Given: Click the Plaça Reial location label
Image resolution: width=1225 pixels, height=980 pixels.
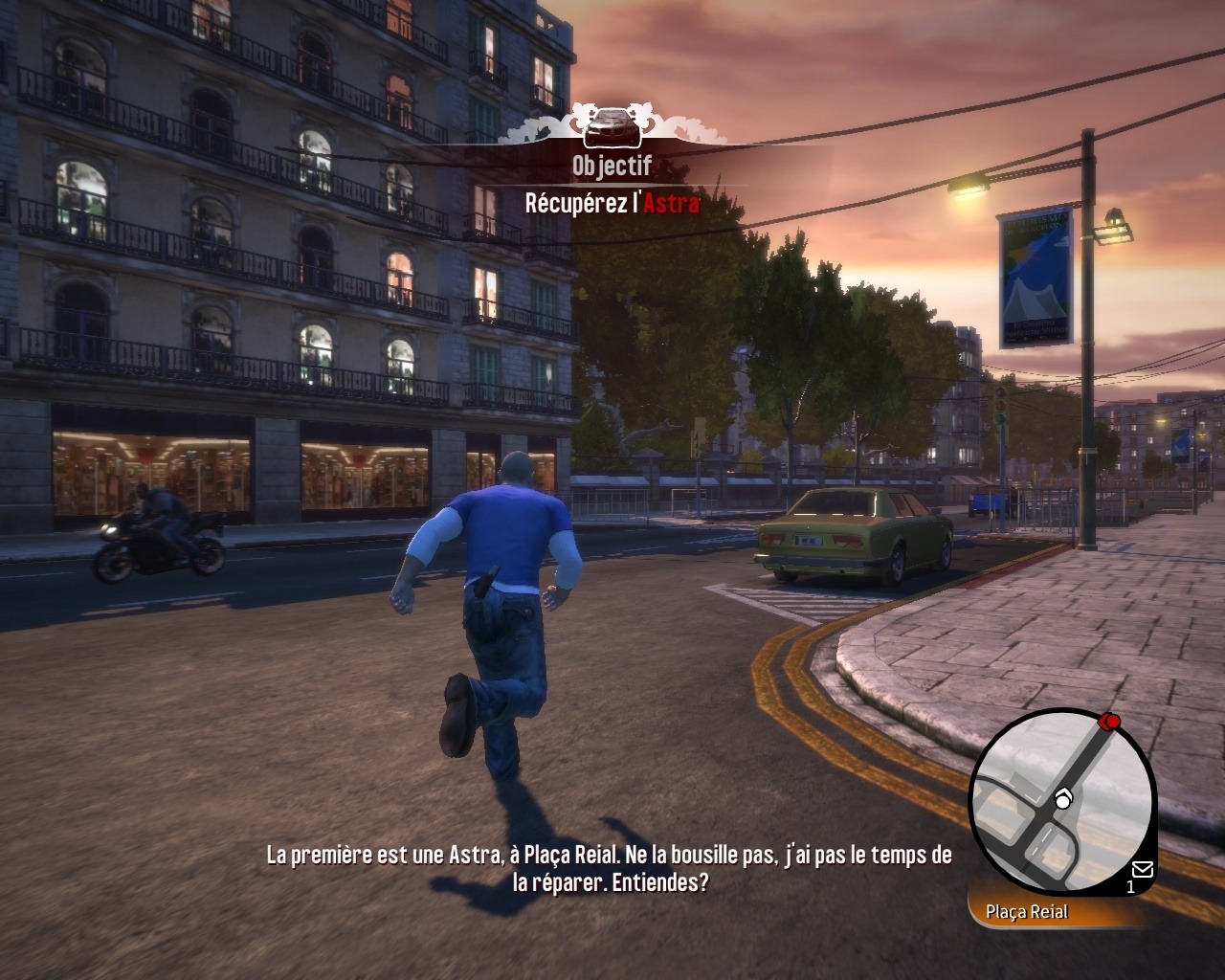Looking at the screenshot, I should (x=1027, y=912).
